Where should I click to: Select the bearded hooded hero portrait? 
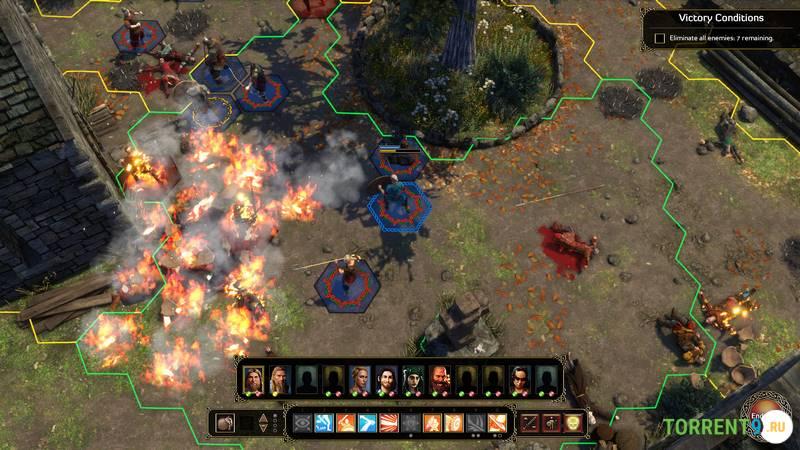pos(252,379)
